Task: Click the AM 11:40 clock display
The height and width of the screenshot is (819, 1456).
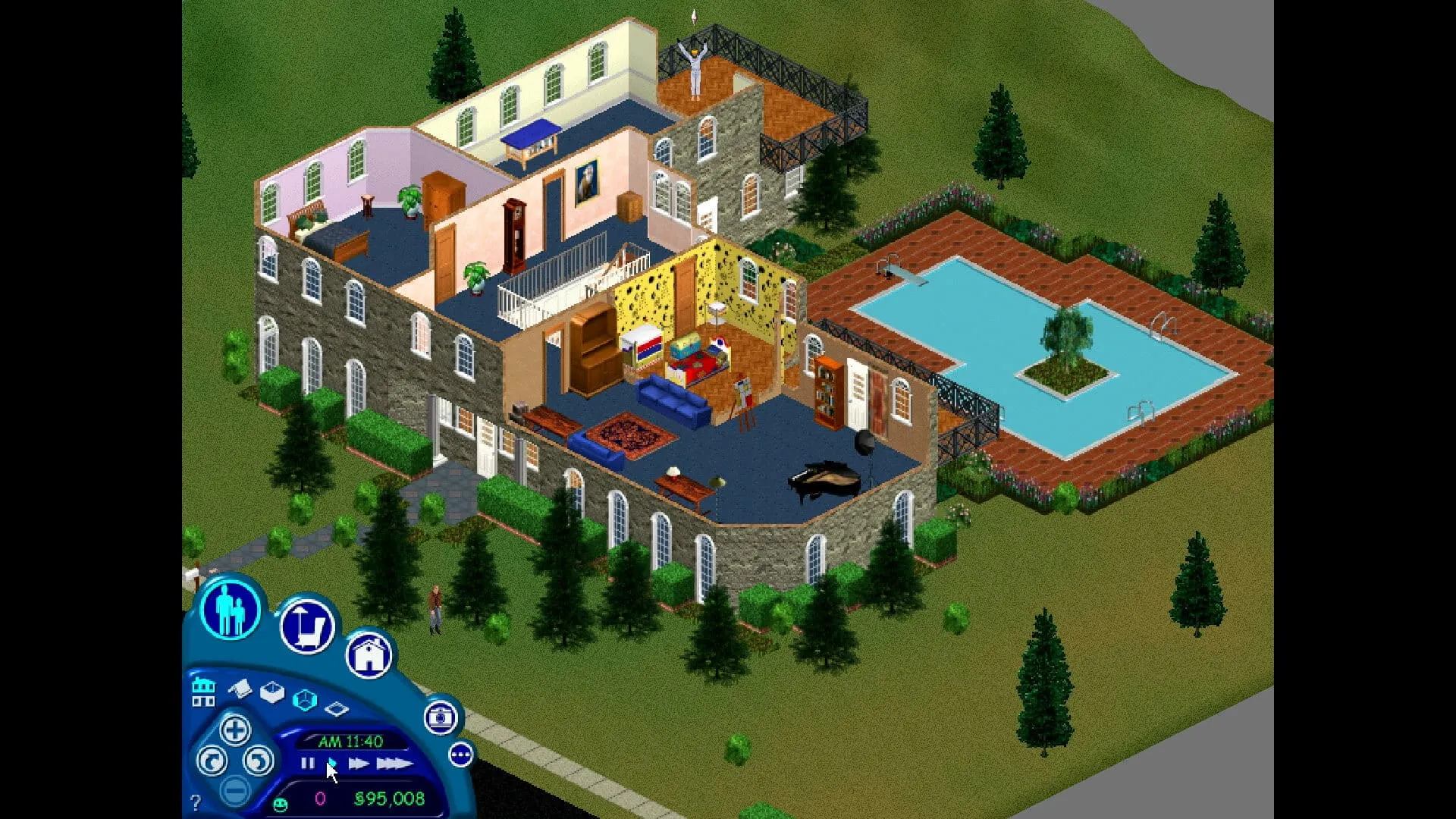Action: pyautogui.click(x=352, y=742)
